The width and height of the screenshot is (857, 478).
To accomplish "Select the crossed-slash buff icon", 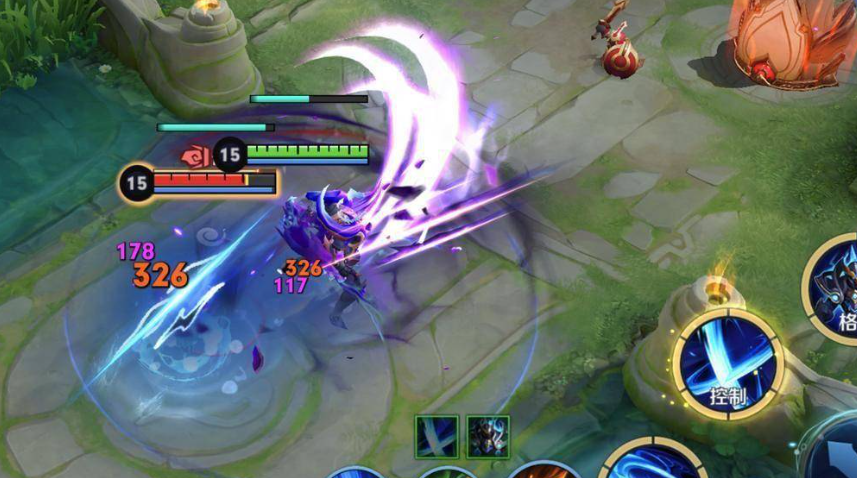I will point(437,437).
